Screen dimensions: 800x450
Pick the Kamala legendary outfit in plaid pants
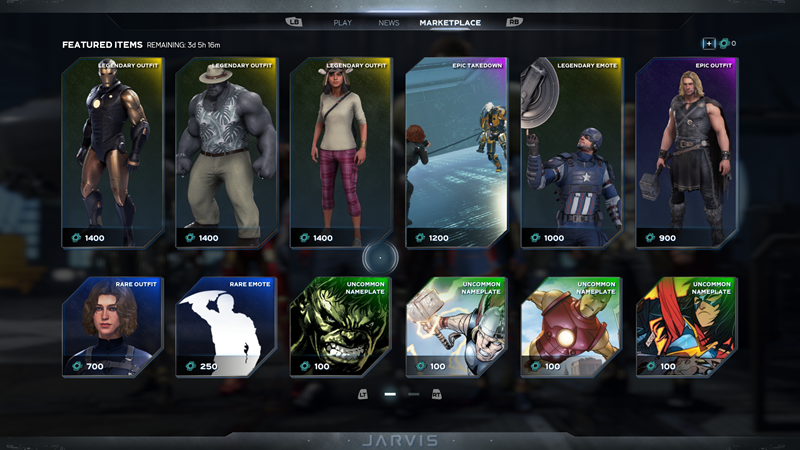(342, 152)
